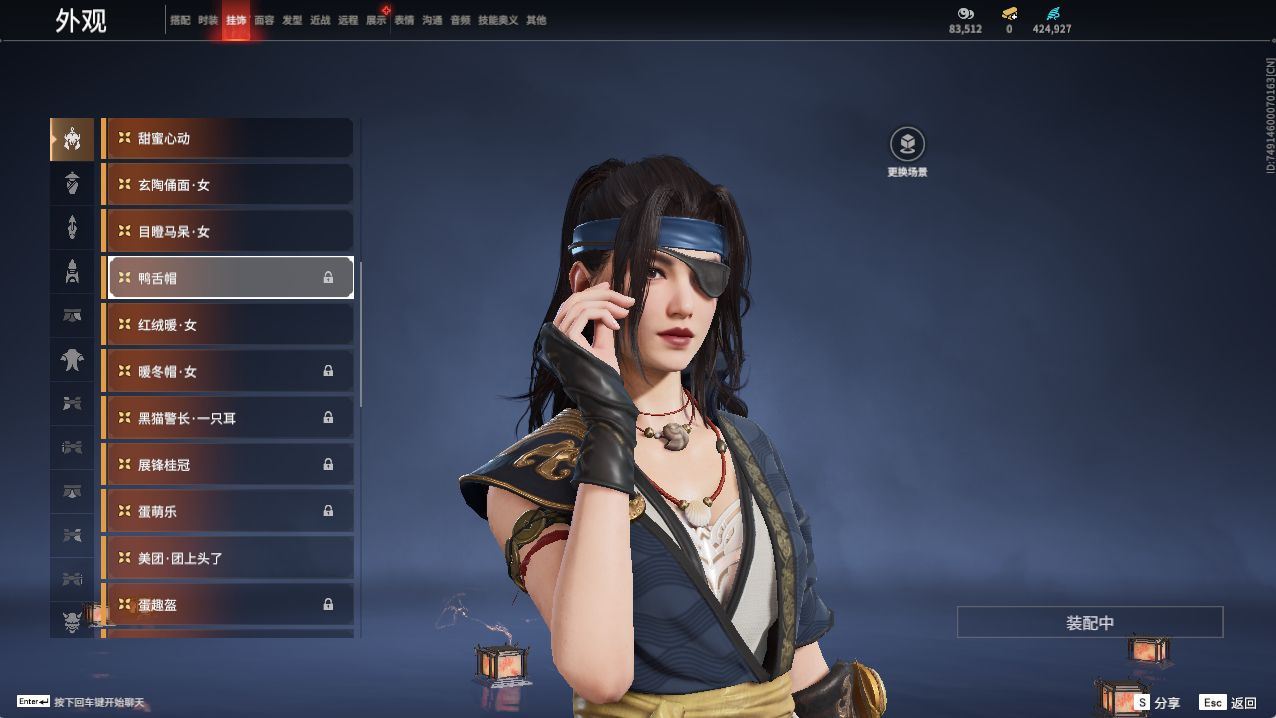Image resolution: width=1276 pixels, height=718 pixels.
Task: Open the 表情 tab
Action: pos(404,20)
